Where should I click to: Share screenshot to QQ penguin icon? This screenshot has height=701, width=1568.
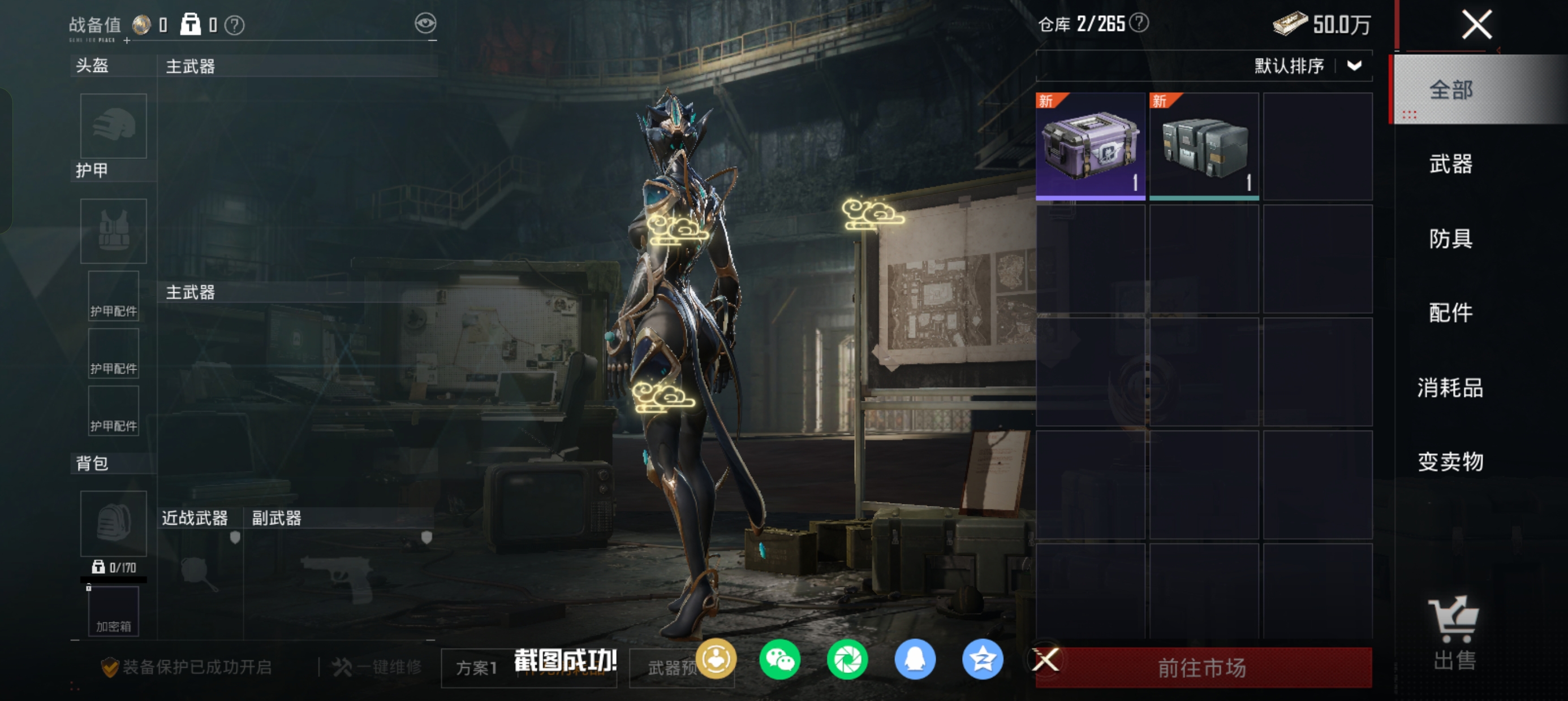point(915,660)
